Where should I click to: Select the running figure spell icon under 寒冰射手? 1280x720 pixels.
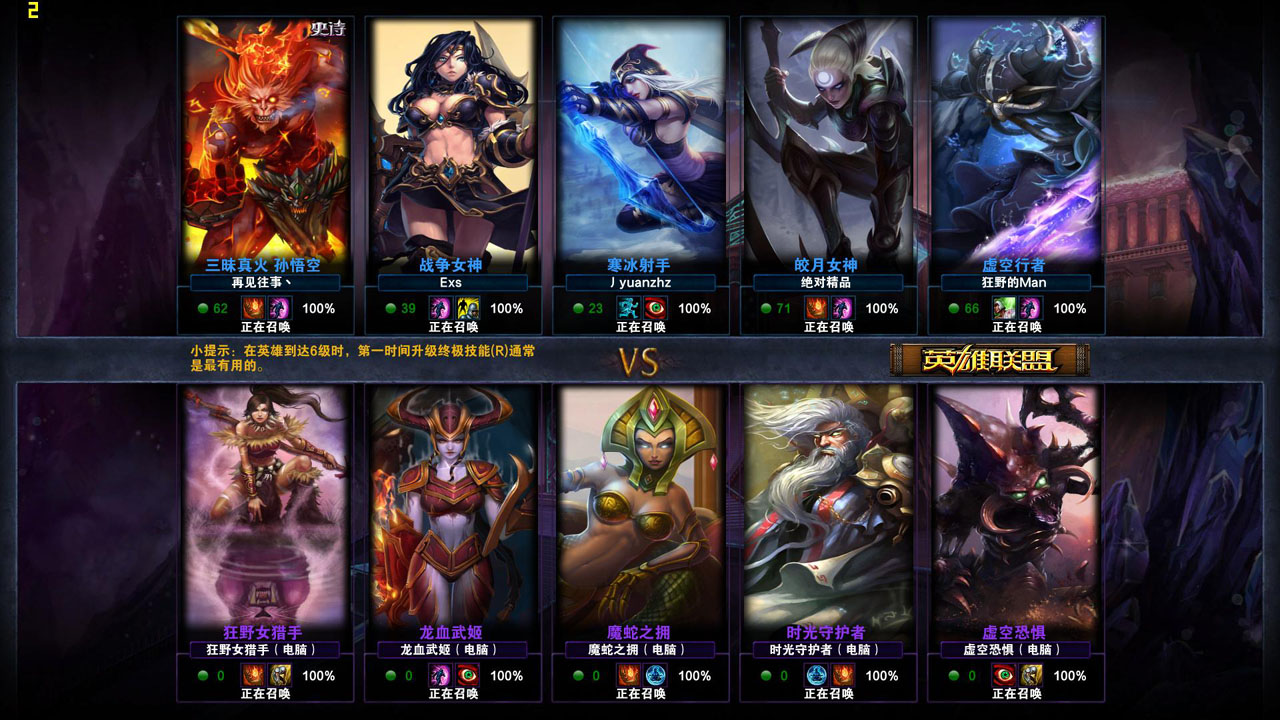(628, 308)
